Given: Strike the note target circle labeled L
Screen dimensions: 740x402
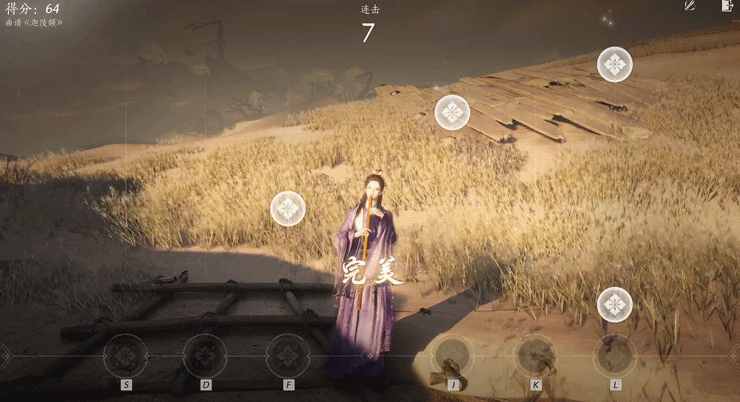Looking at the screenshot, I should click(x=615, y=355).
